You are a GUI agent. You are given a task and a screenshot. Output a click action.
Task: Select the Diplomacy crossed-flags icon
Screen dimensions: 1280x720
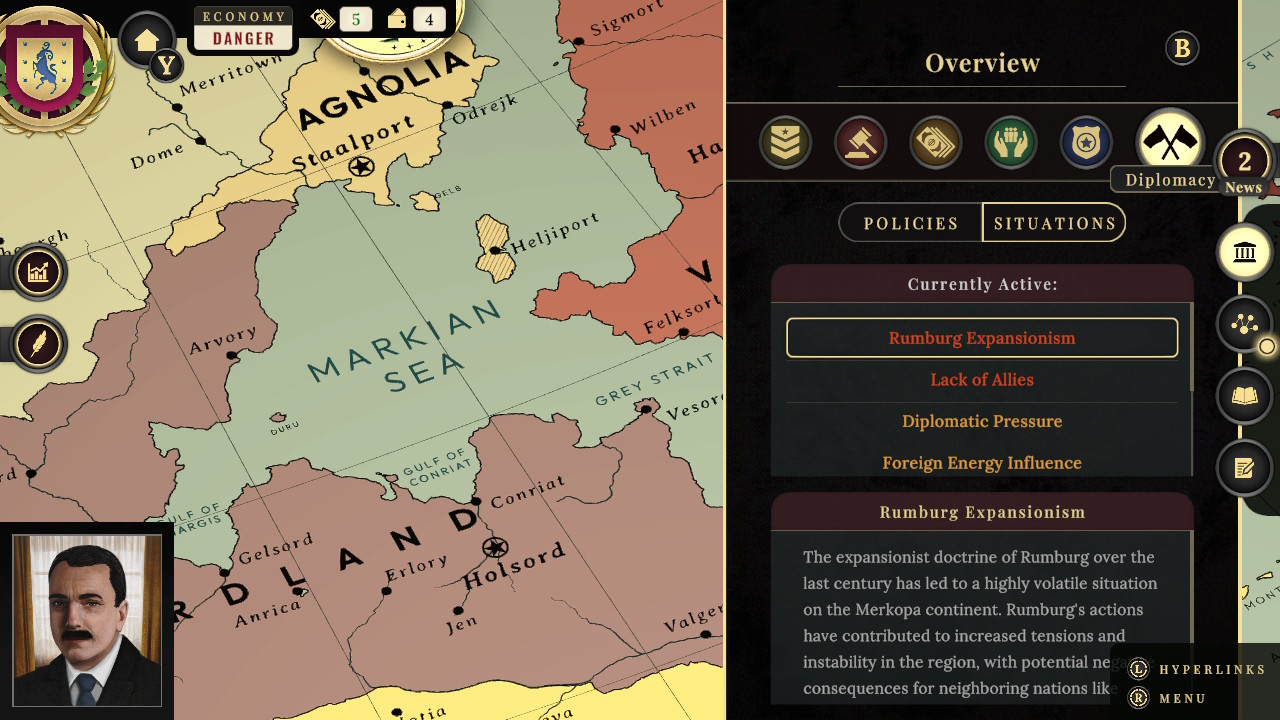1170,142
